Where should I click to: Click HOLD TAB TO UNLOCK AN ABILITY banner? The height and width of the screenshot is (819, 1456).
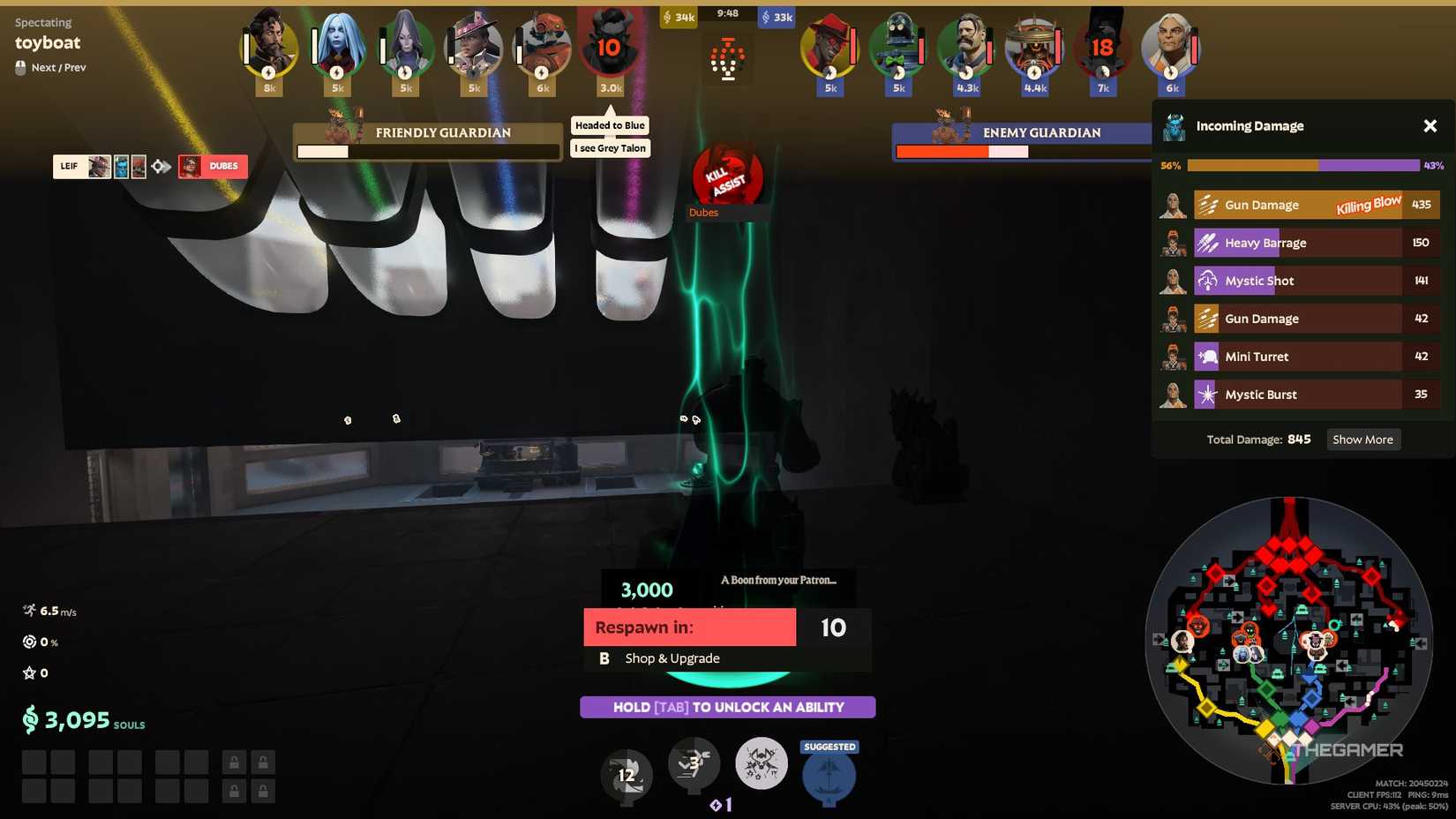coord(727,707)
